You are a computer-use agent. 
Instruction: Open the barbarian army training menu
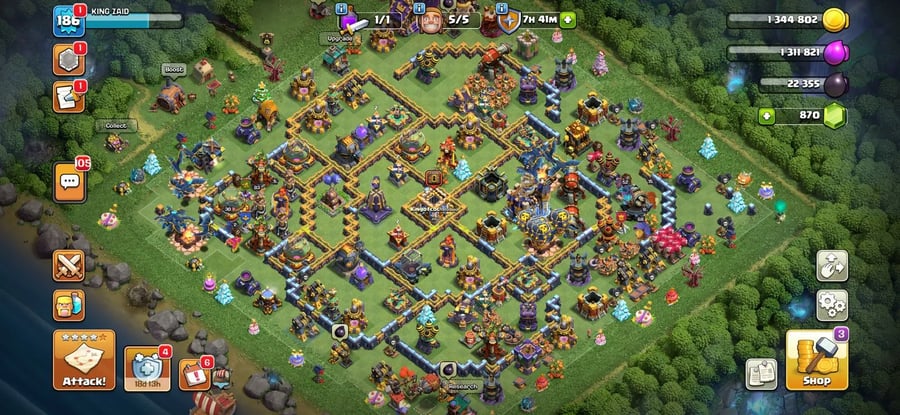pyautogui.click(x=70, y=305)
